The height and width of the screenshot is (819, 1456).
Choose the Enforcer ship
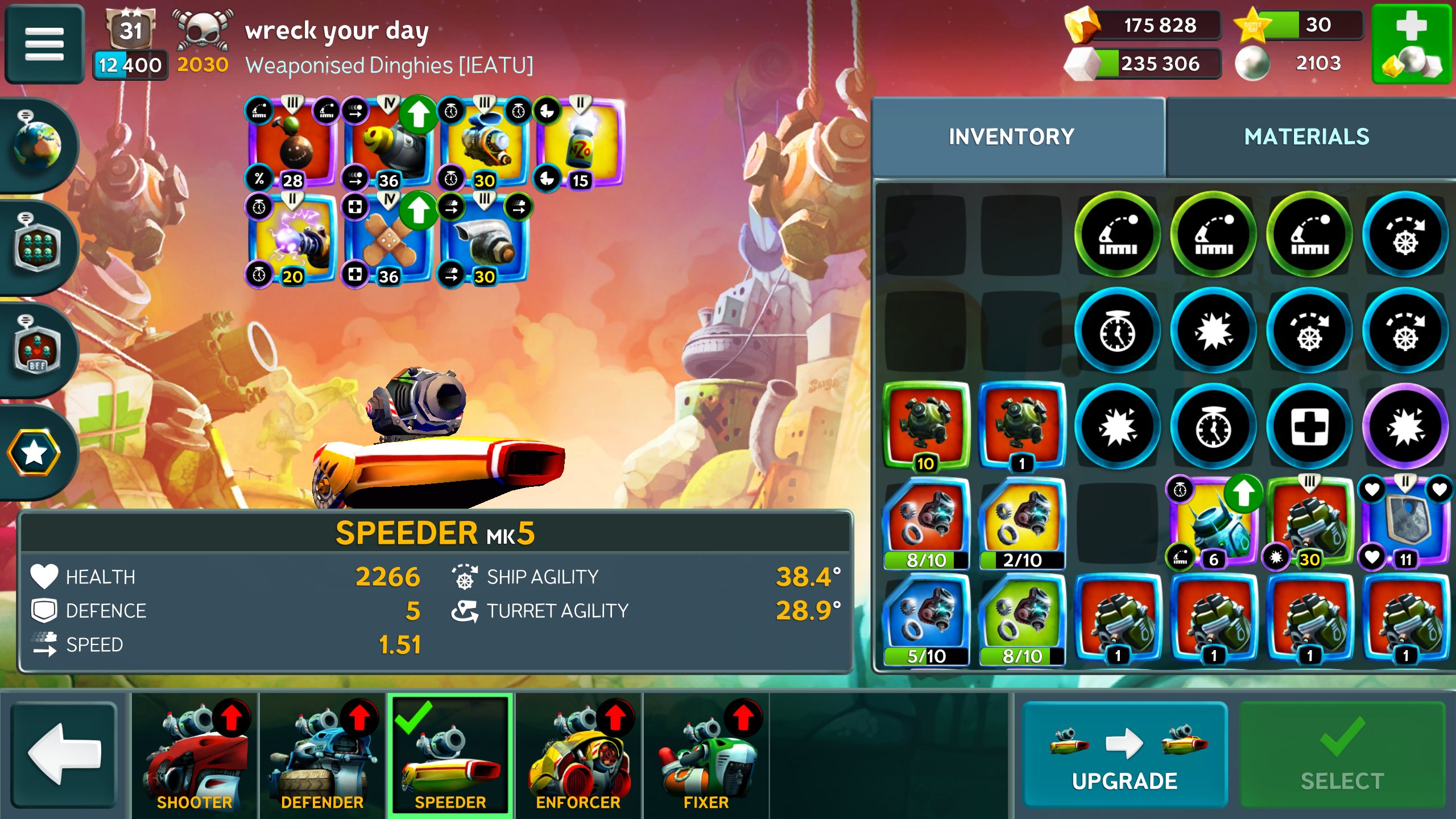(x=578, y=755)
